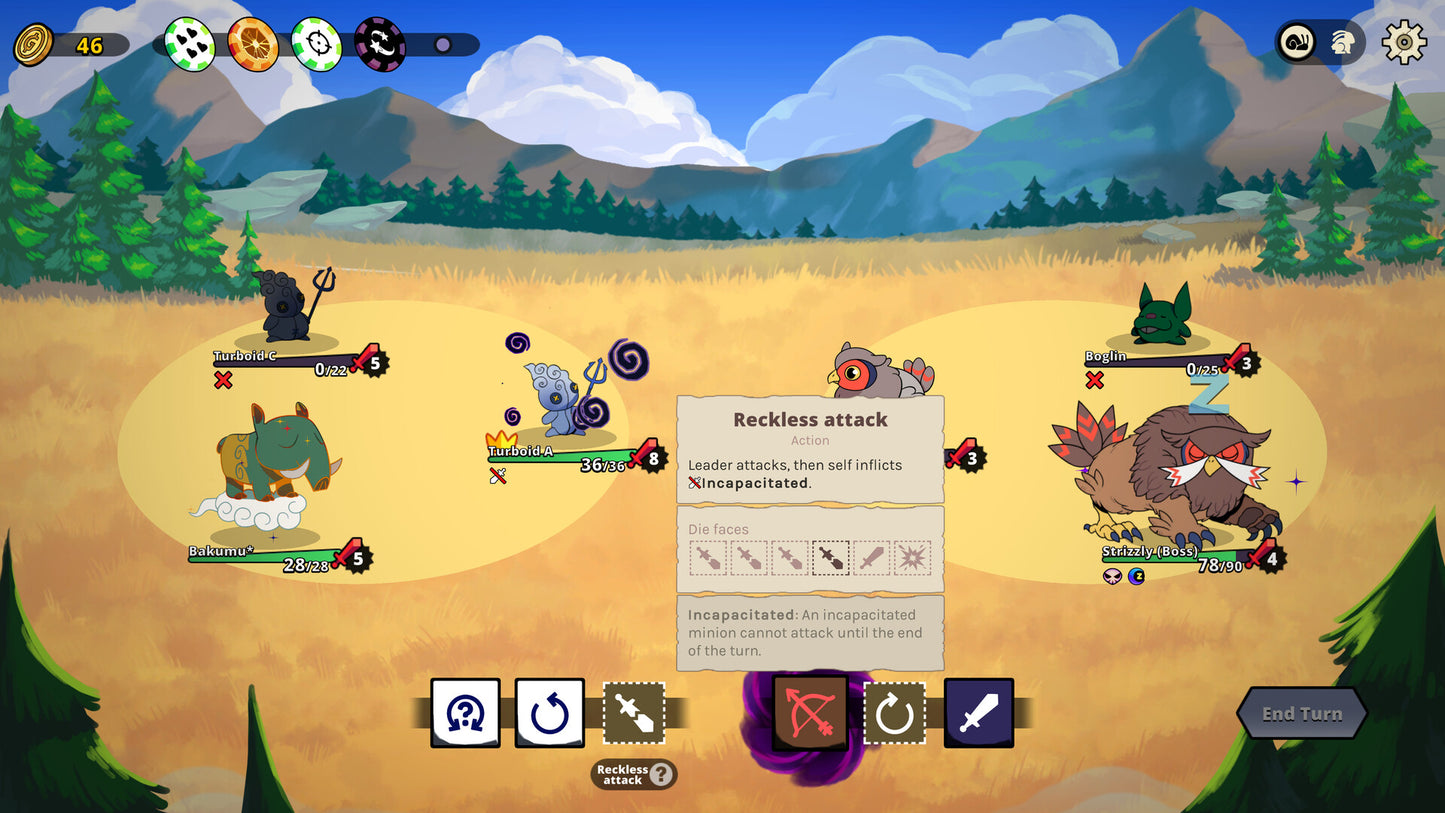1445x813 pixels.
Task: Select the sword attack action icon
Action: (978, 713)
